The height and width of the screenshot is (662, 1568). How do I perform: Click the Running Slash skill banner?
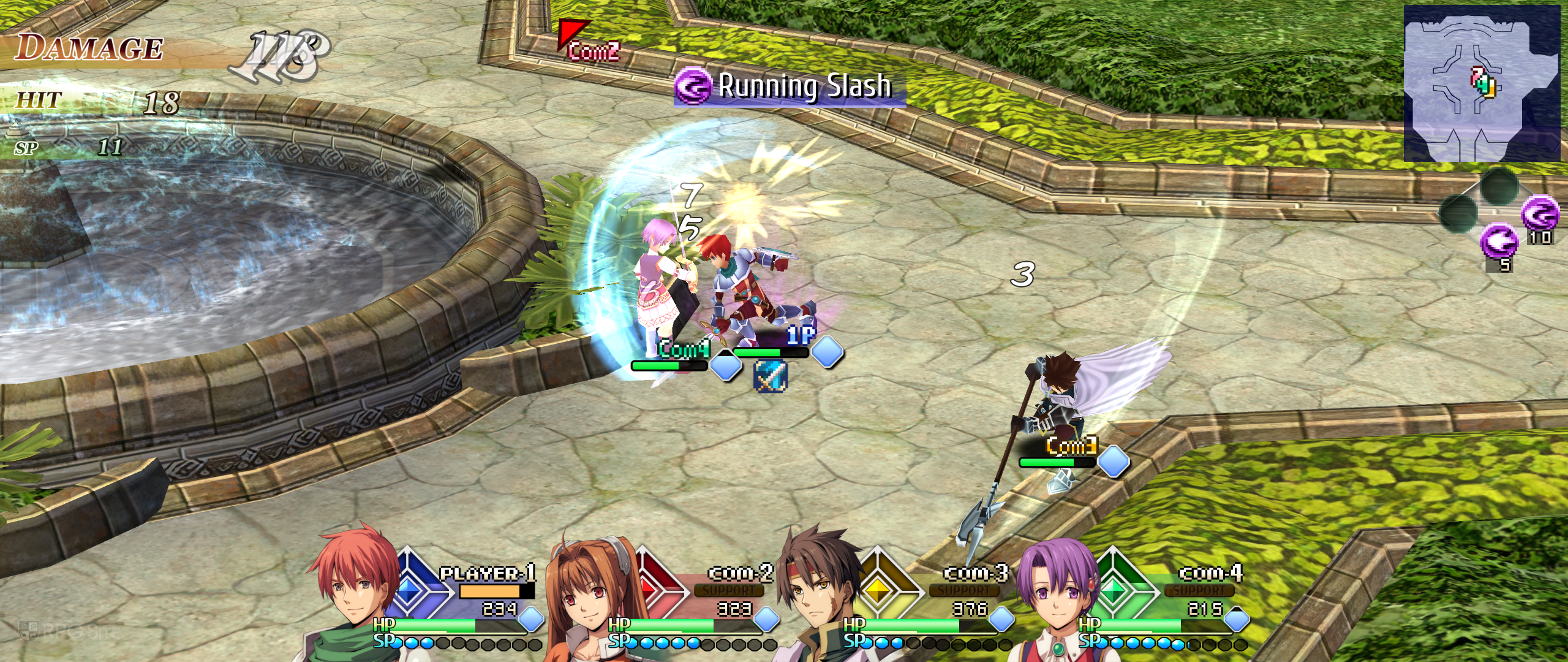[790, 87]
